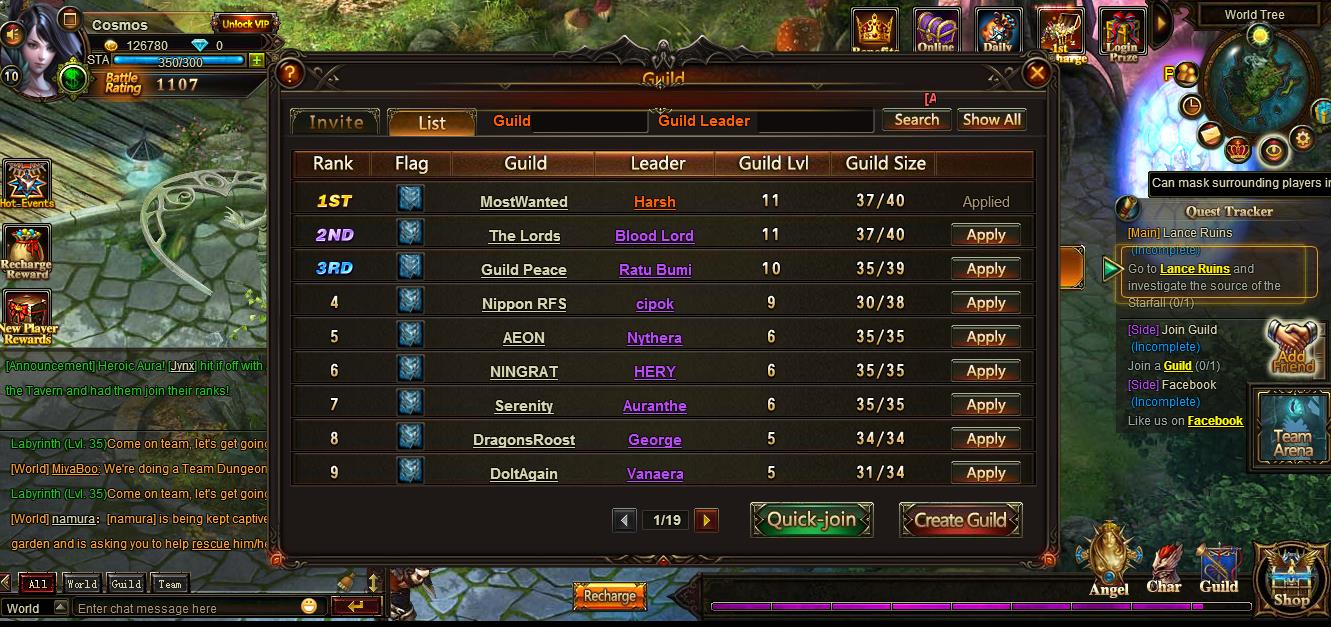Select the World chat tab

point(81,584)
